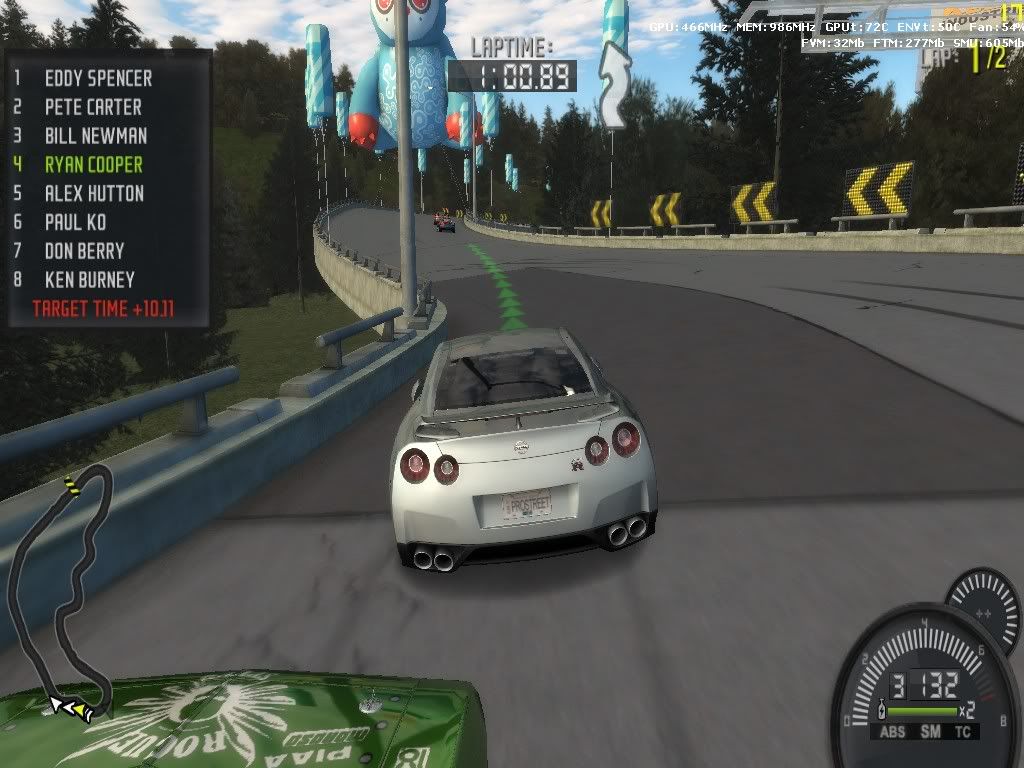Select Paul Ko's position row
The image size is (1024, 768).
point(75,222)
